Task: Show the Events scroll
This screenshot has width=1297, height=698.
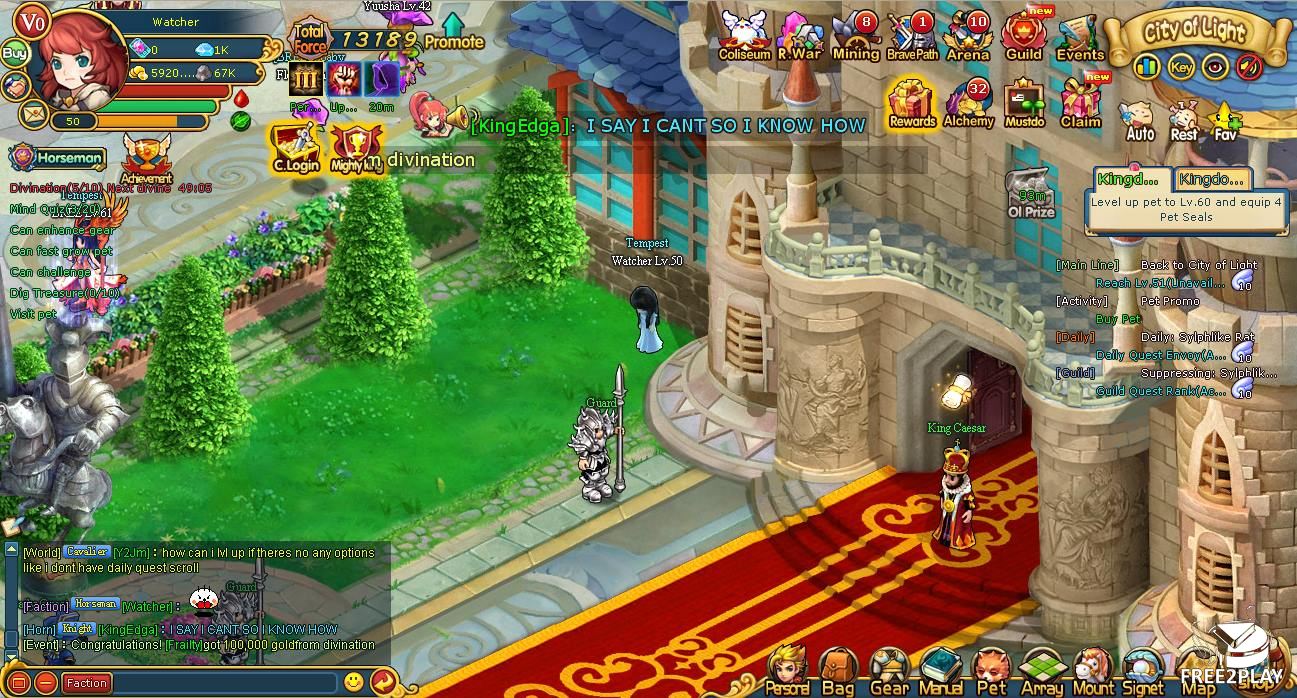Action: pyautogui.click(x=1079, y=36)
